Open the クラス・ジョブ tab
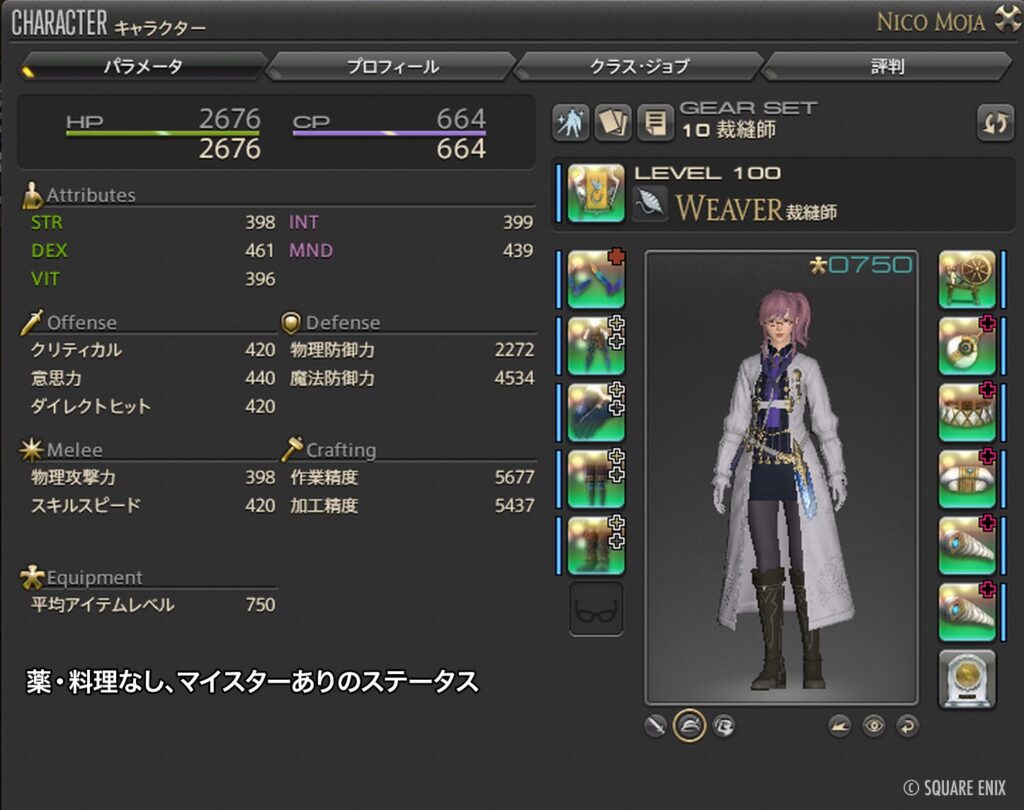Viewport: 1024px width, 810px height. click(x=638, y=67)
